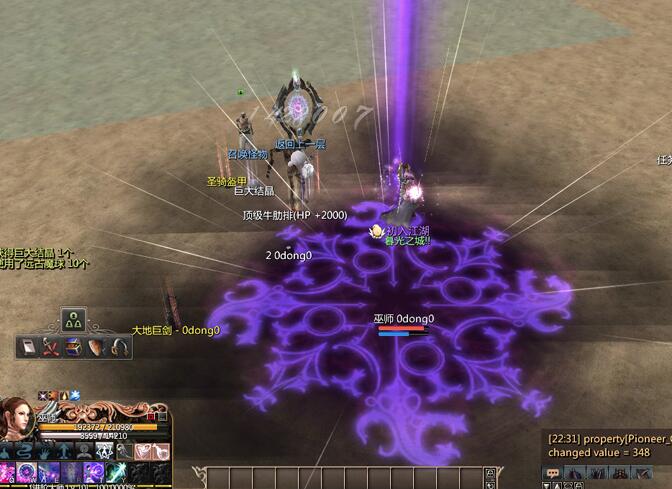Select the white star emblem skill
This screenshot has width=672, height=489.
106,451
